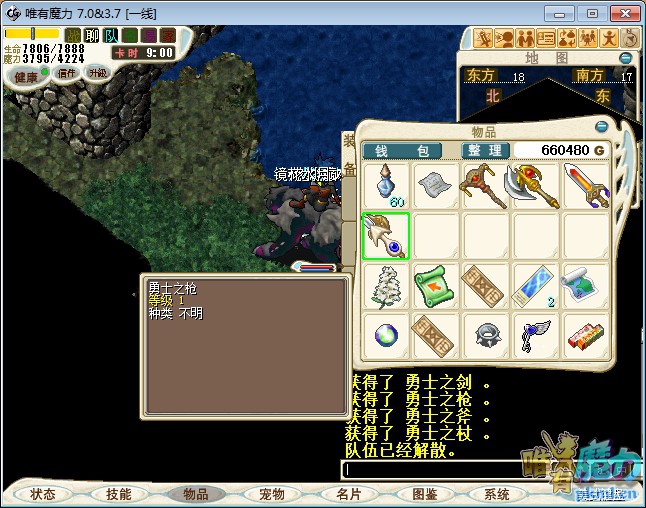Select the red-bladed warrior sword slot

pyautogui.click(x=585, y=186)
